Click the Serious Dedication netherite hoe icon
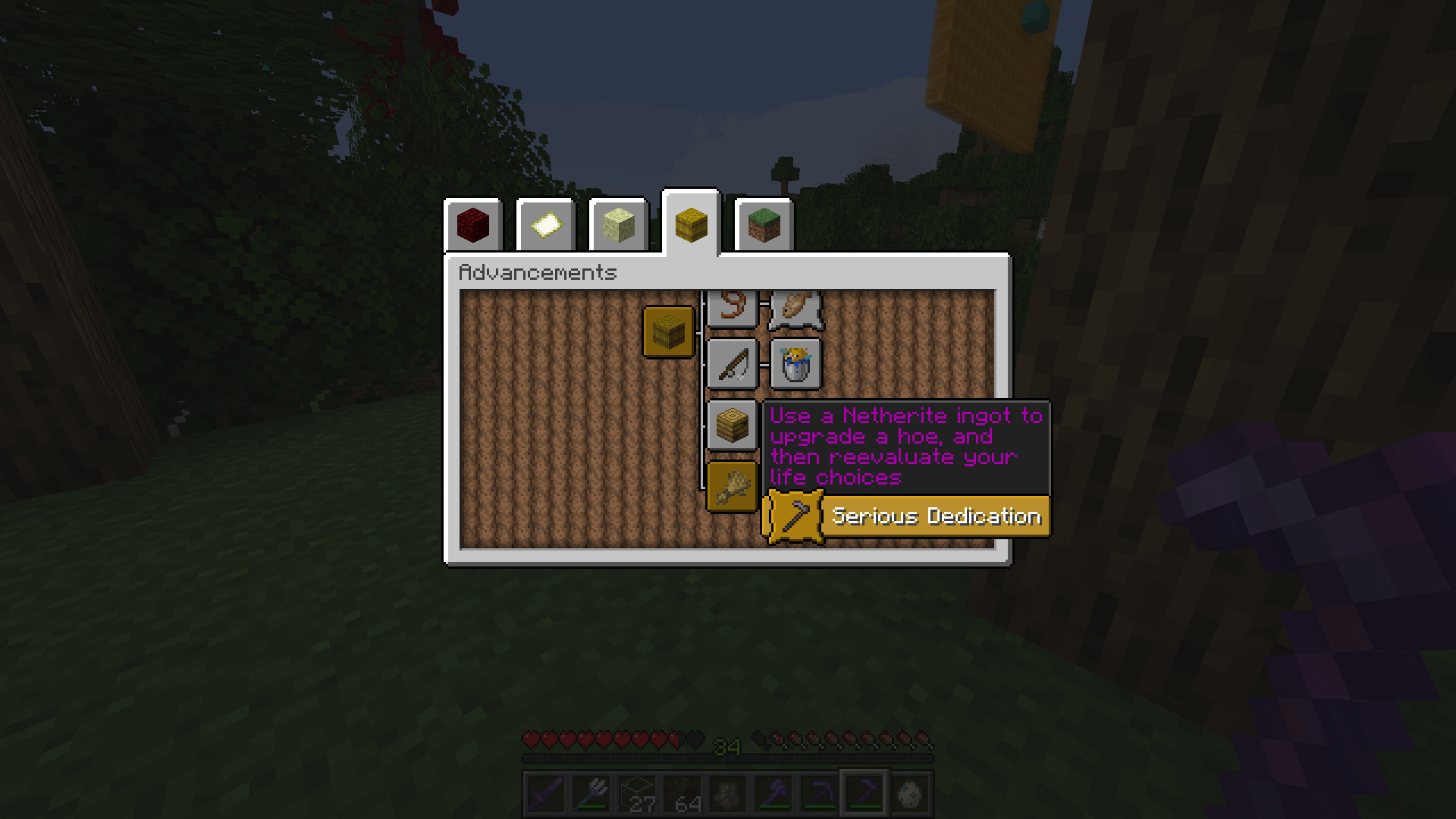Image resolution: width=1456 pixels, height=819 pixels. coord(794,516)
